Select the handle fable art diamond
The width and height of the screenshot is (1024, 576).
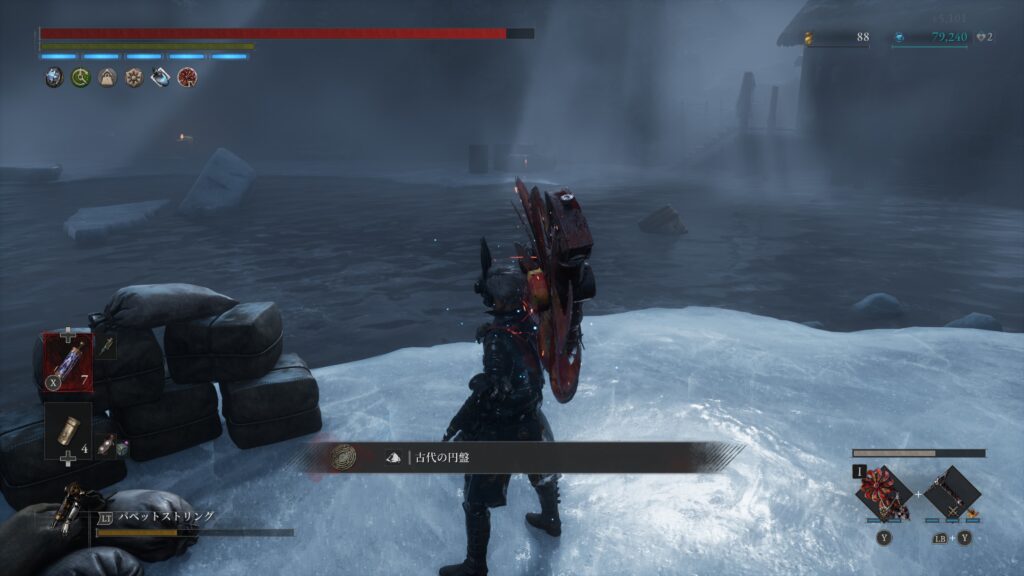pos(951,493)
